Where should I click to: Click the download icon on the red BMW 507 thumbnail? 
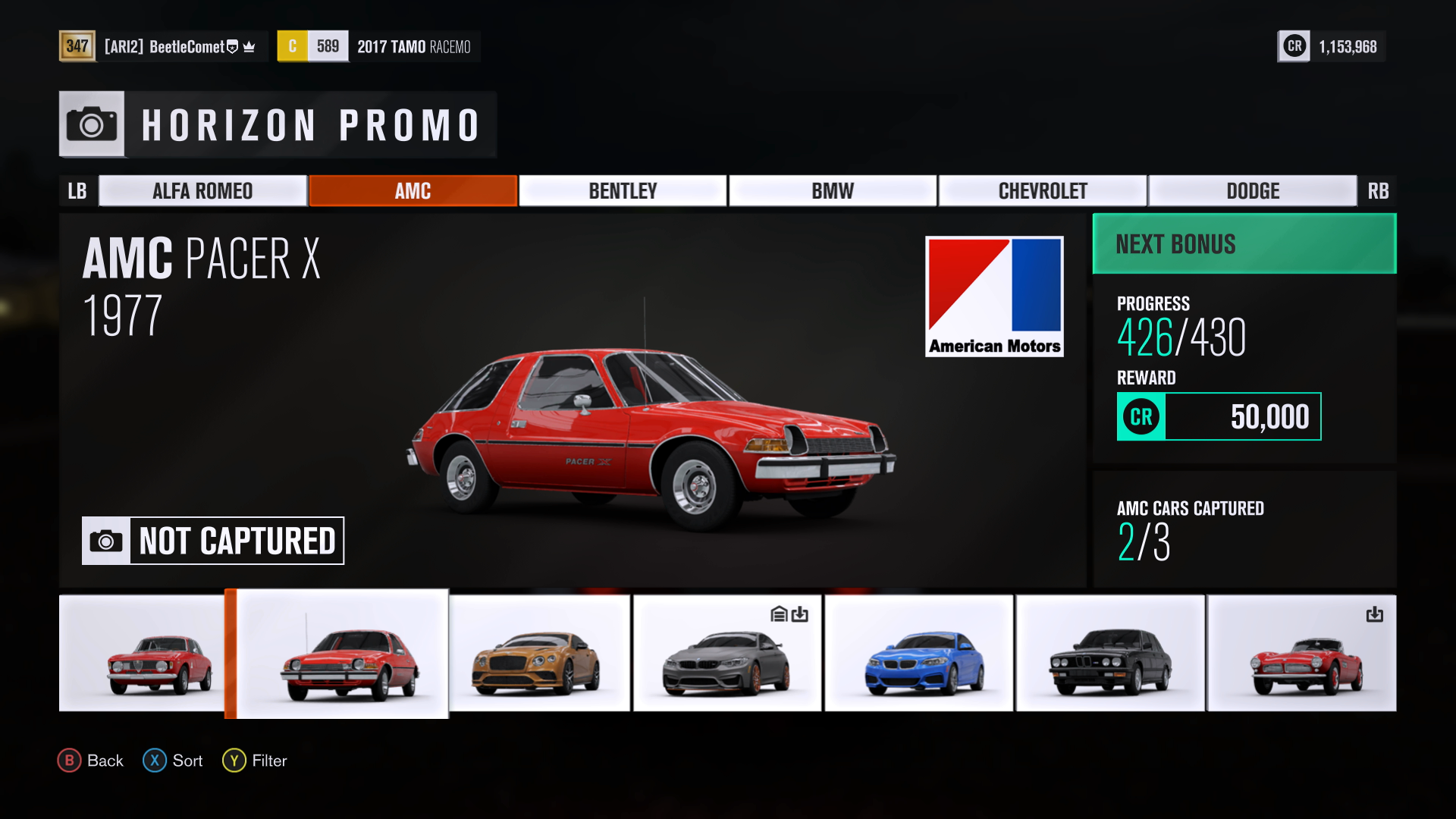[1376, 615]
